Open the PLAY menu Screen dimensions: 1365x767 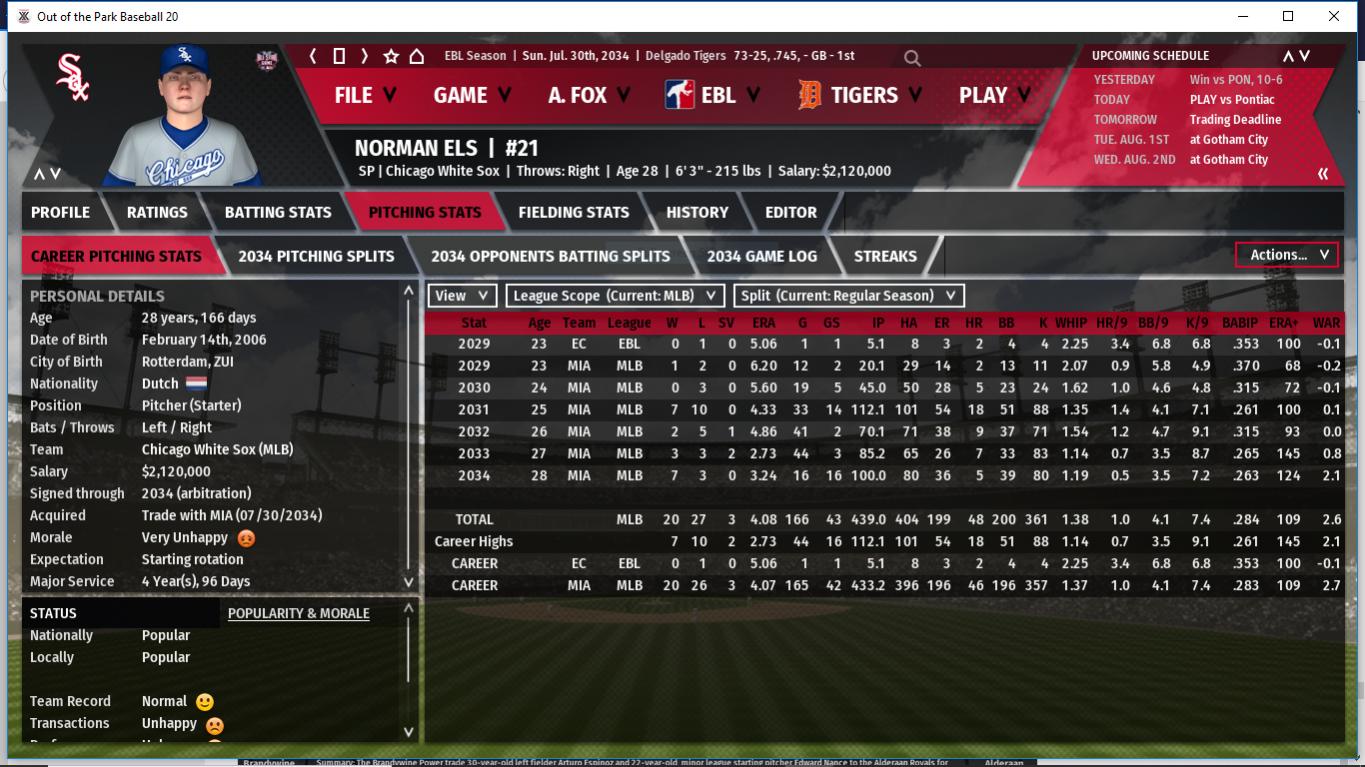coord(994,95)
